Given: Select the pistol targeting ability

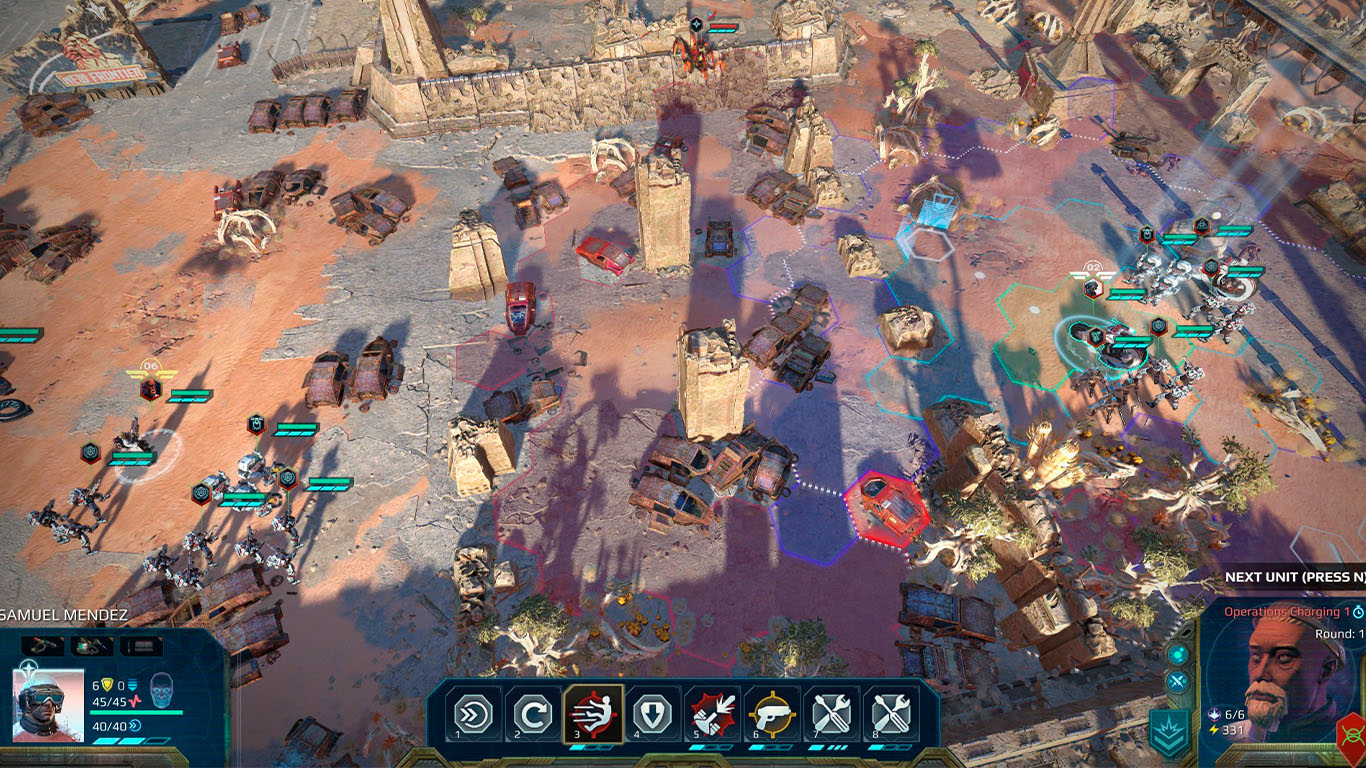Looking at the screenshot, I should (771, 714).
